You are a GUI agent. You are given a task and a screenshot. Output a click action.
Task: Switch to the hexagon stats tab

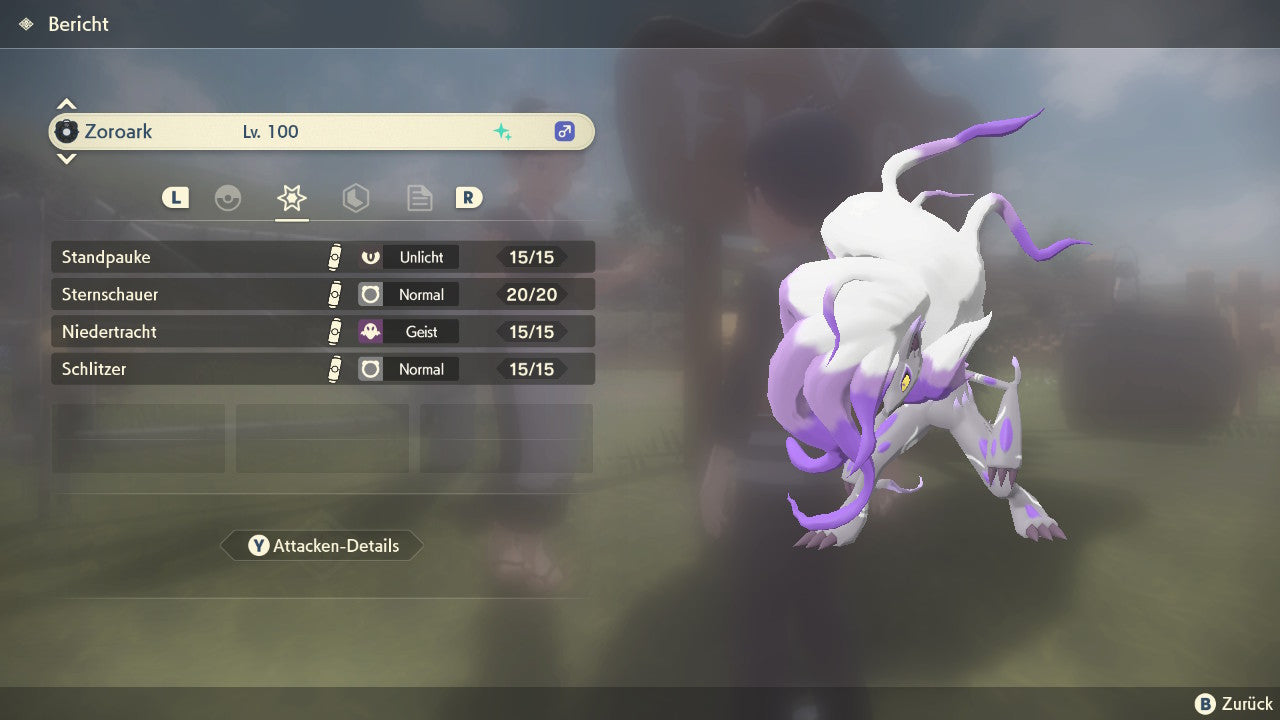356,198
